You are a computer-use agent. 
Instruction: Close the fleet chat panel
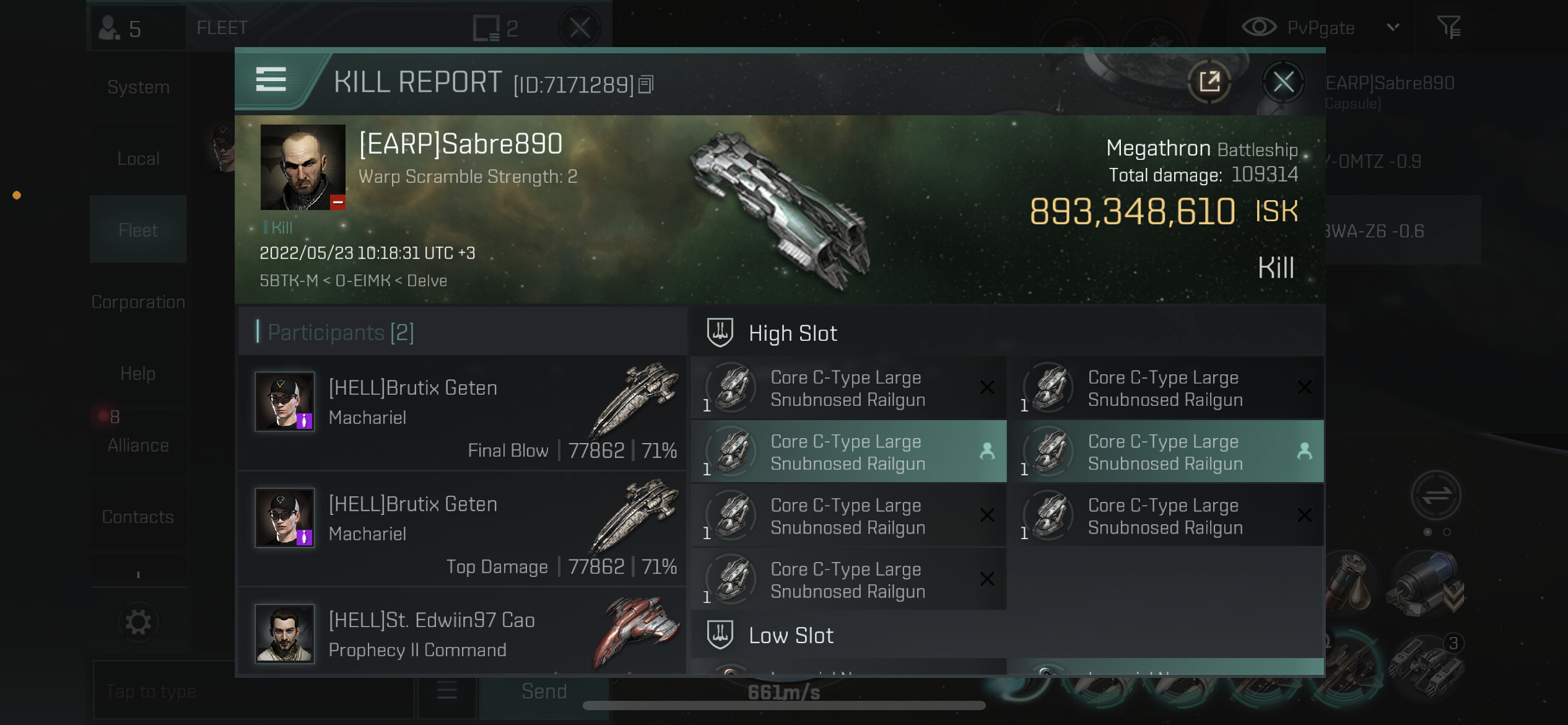coord(580,28)
